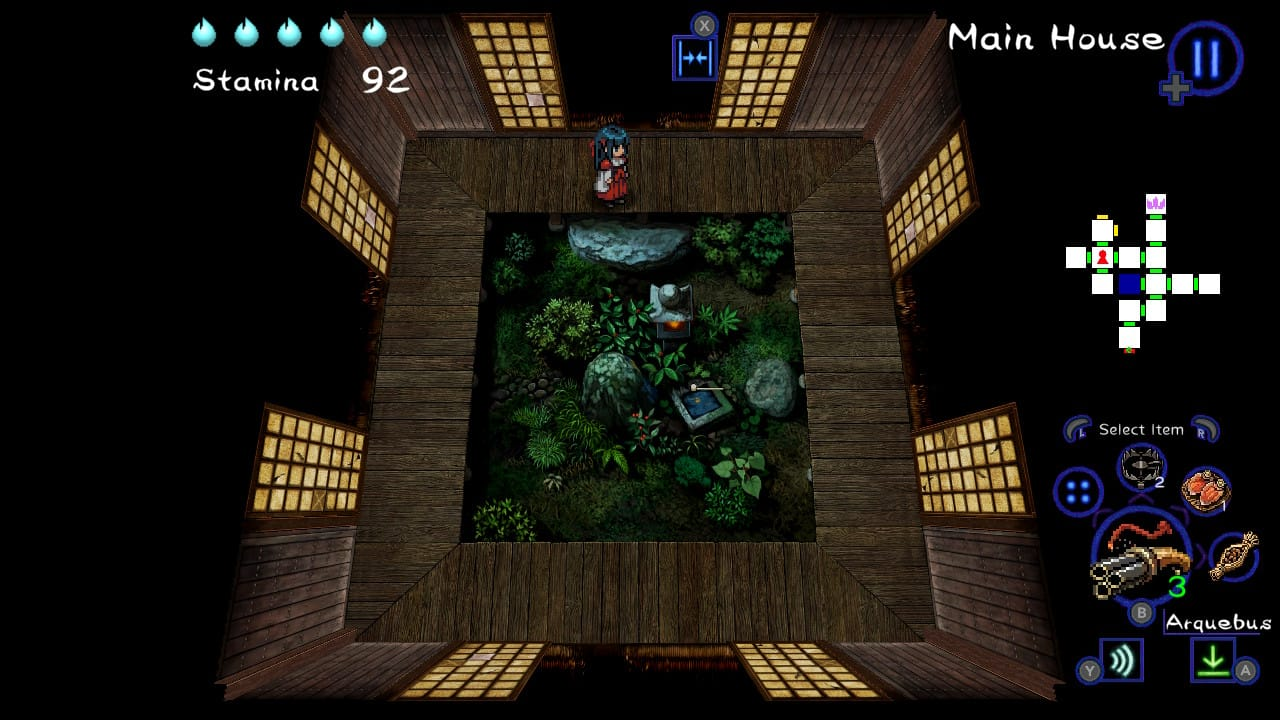Tap the green down-arrow action icon
The image size is (1280, 720).
(1212, 660)
